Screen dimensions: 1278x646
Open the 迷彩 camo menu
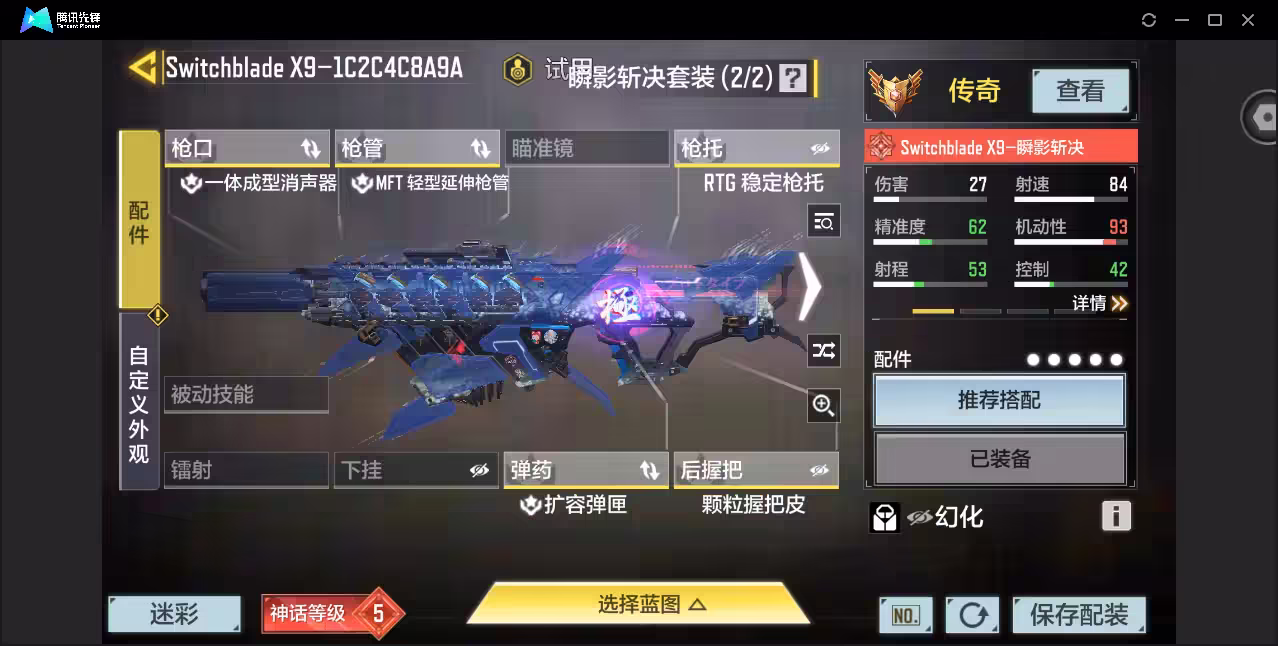[174, 614]
